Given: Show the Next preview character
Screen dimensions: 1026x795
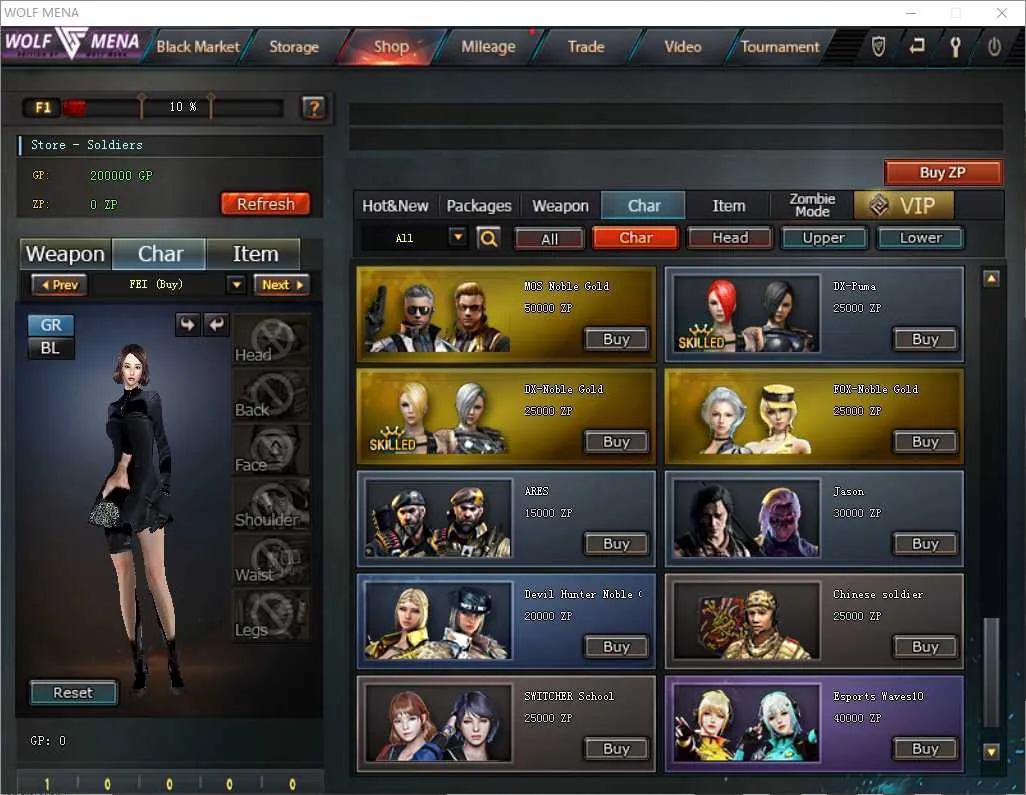Looking at the screenshot, I should click(x=281, y=285).
